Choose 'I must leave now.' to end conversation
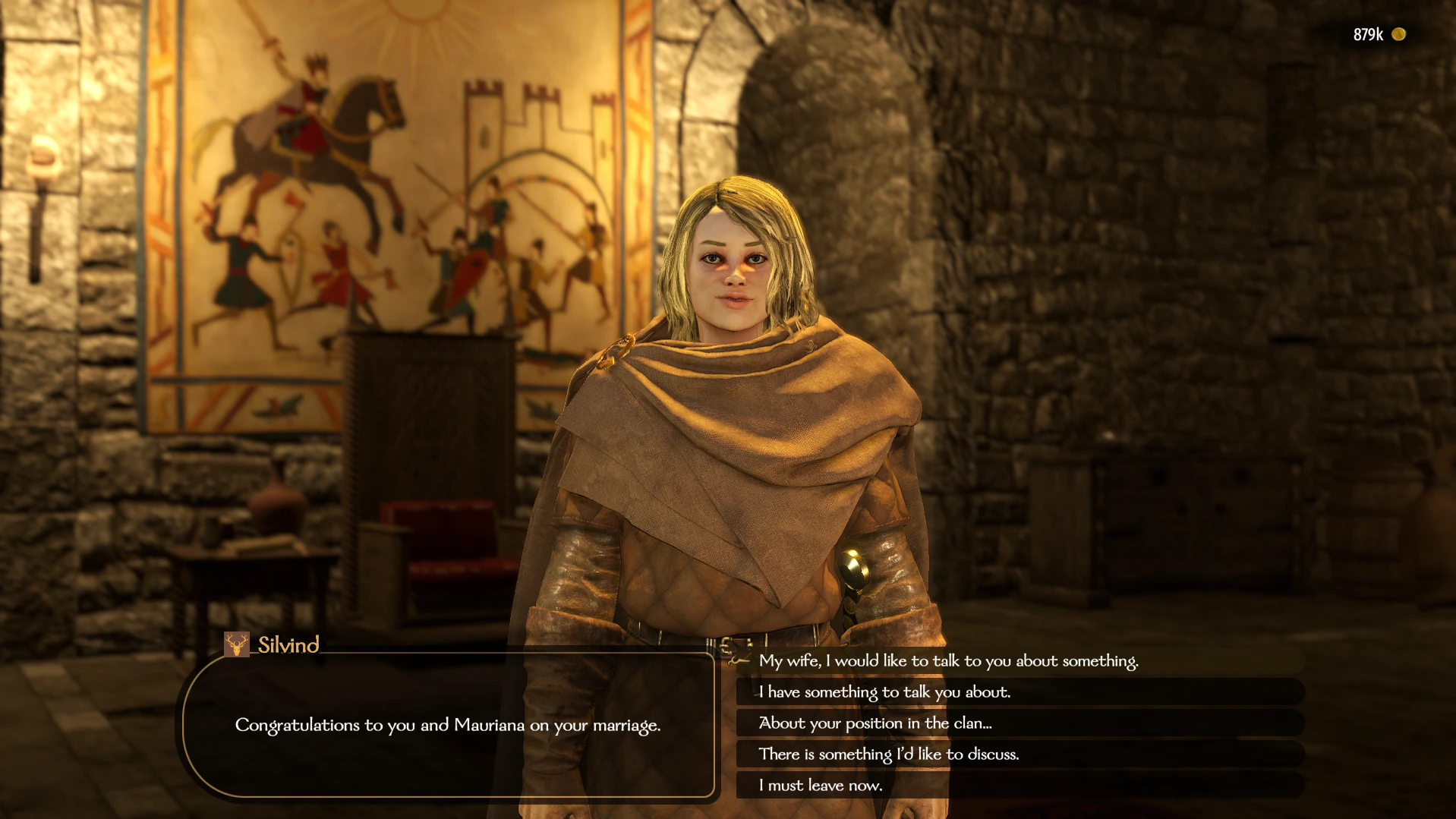 [819, 786]
